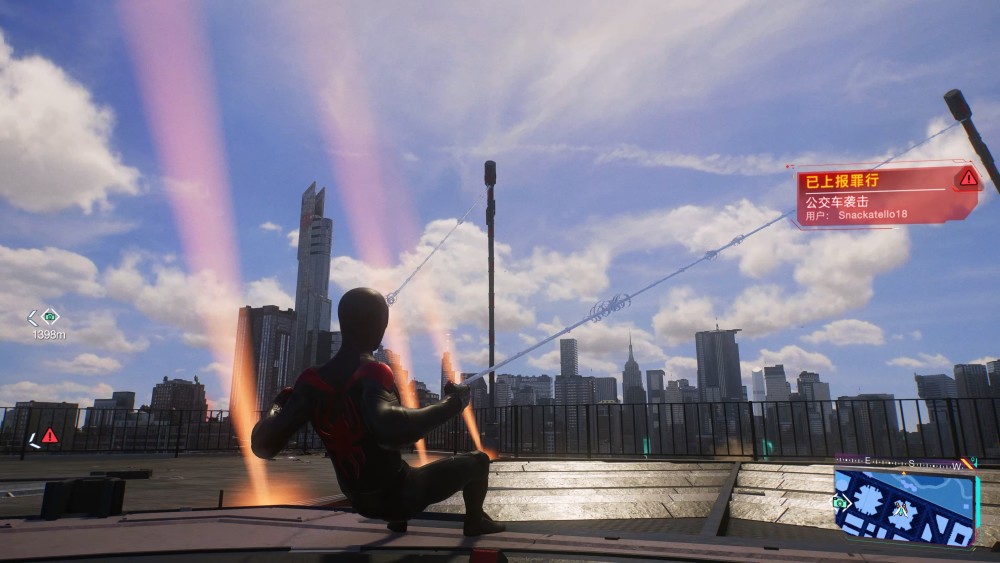Click the red warning triangle on the crime banner

(967, 178)
